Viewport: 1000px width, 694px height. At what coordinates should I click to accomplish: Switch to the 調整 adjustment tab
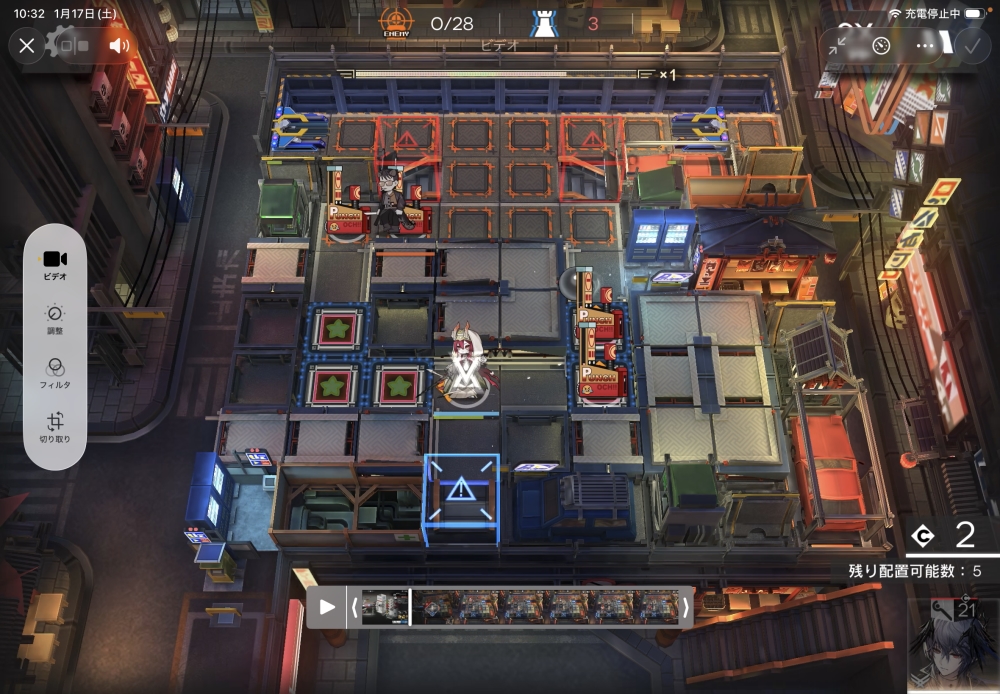coord(56,320)
